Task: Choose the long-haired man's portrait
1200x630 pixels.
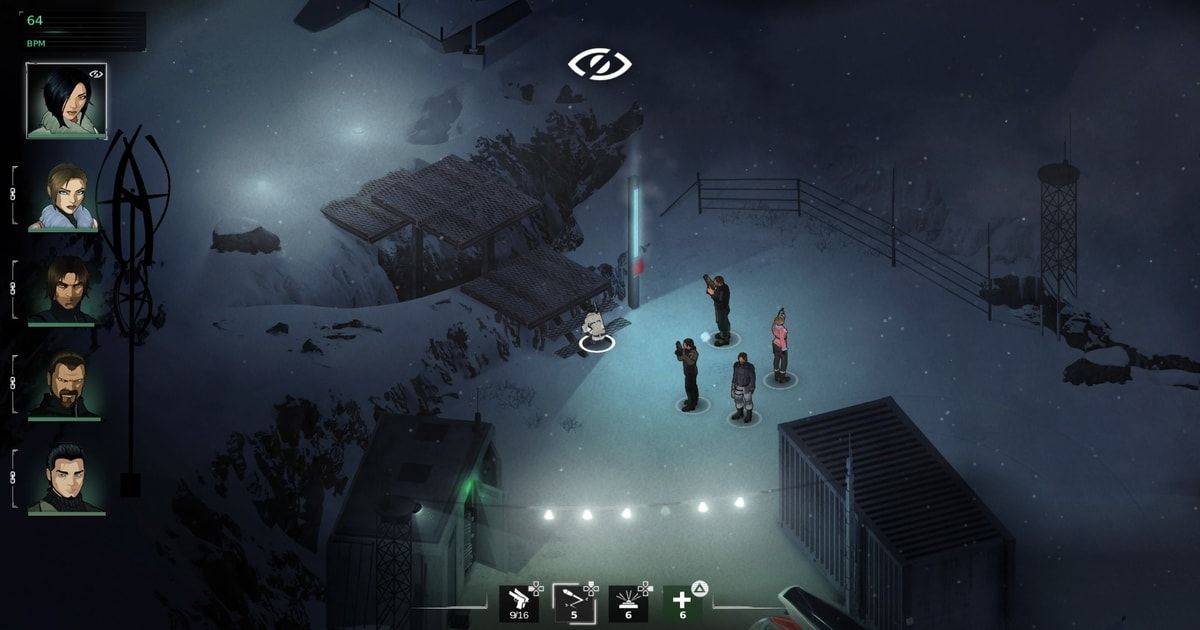Action: [x=66, y=290]
